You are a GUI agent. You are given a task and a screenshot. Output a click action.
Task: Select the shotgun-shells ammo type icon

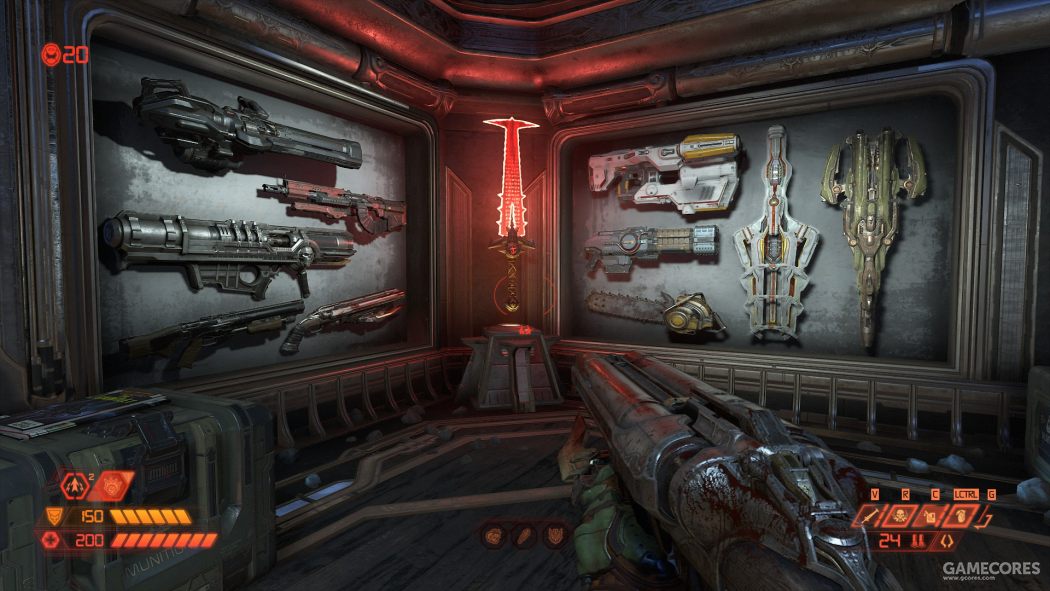[917, 542]
